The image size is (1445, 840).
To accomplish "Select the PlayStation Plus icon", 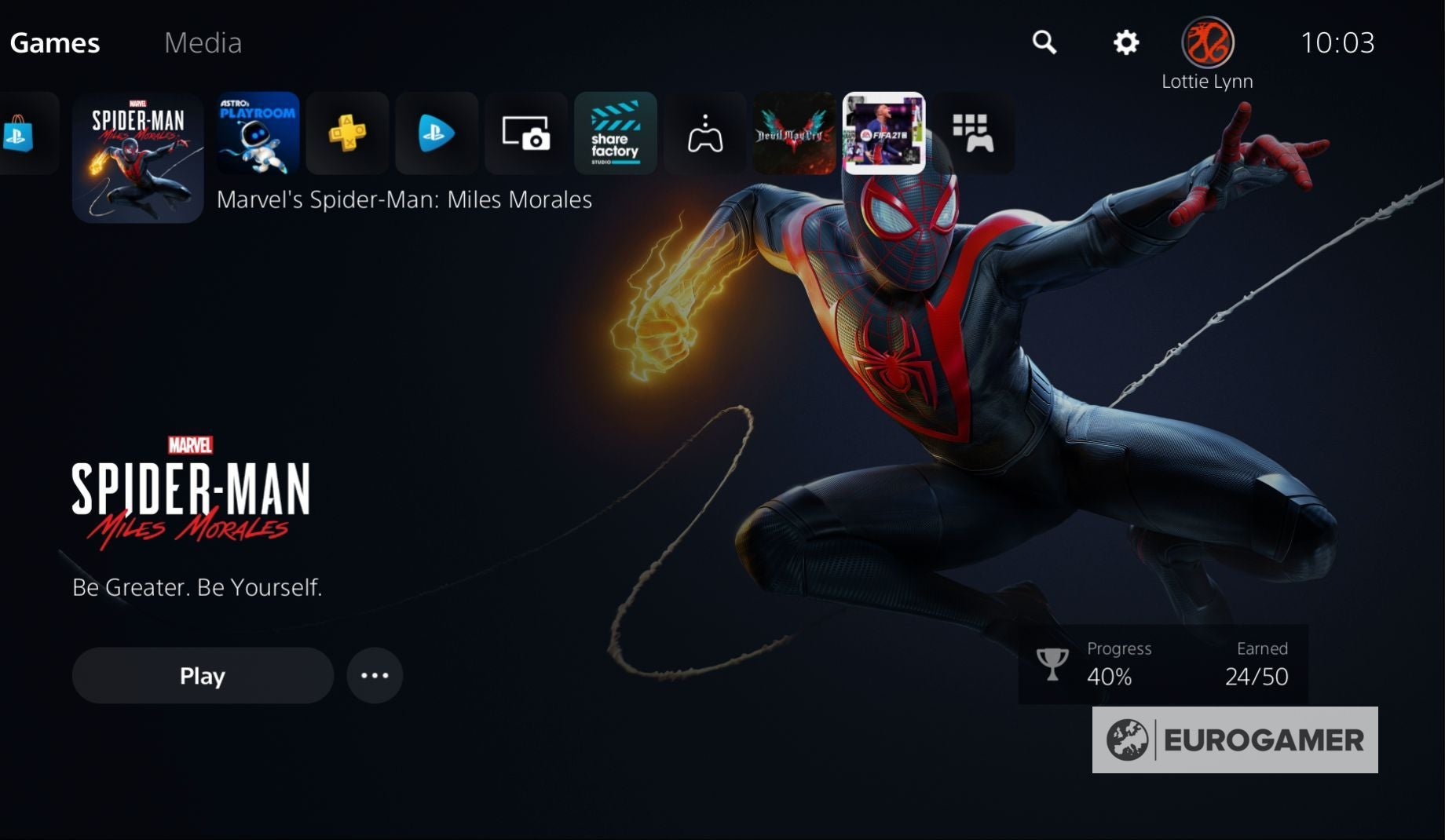I will point(346,133).
